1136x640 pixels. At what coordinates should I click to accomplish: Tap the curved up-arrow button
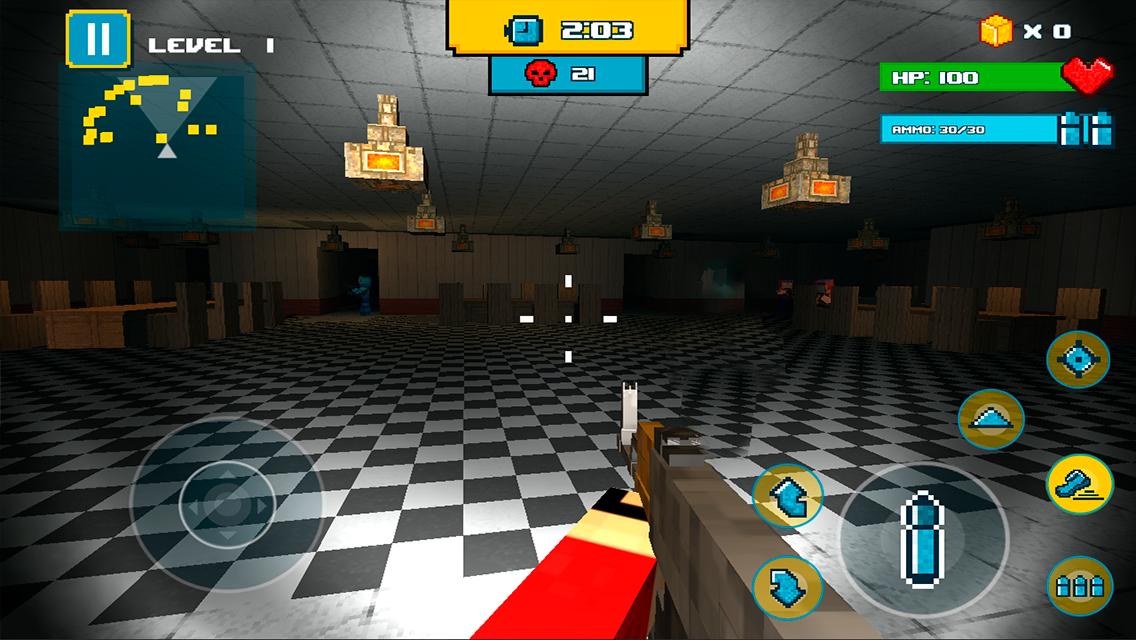(787, 496)
